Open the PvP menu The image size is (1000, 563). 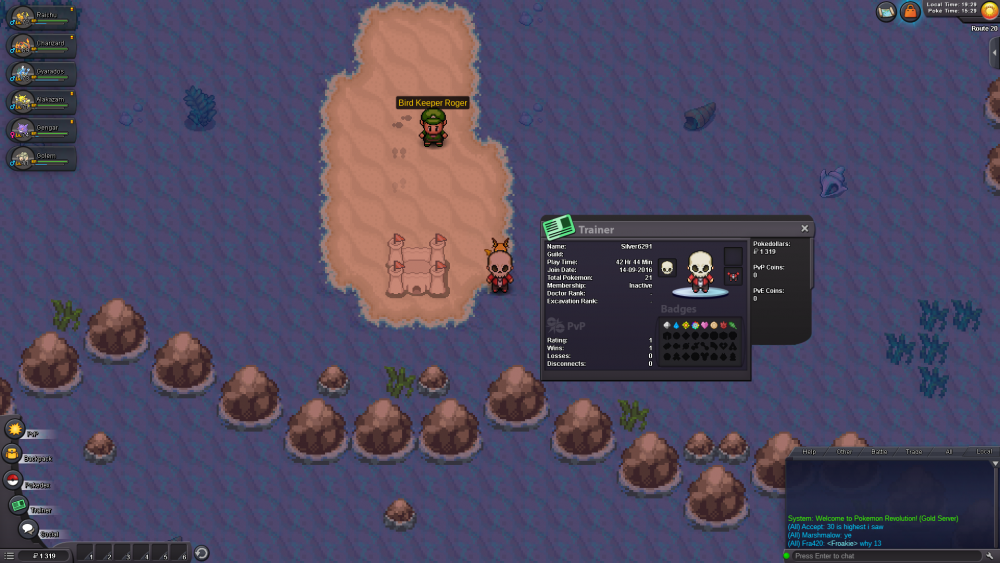(x=15, y=429)
